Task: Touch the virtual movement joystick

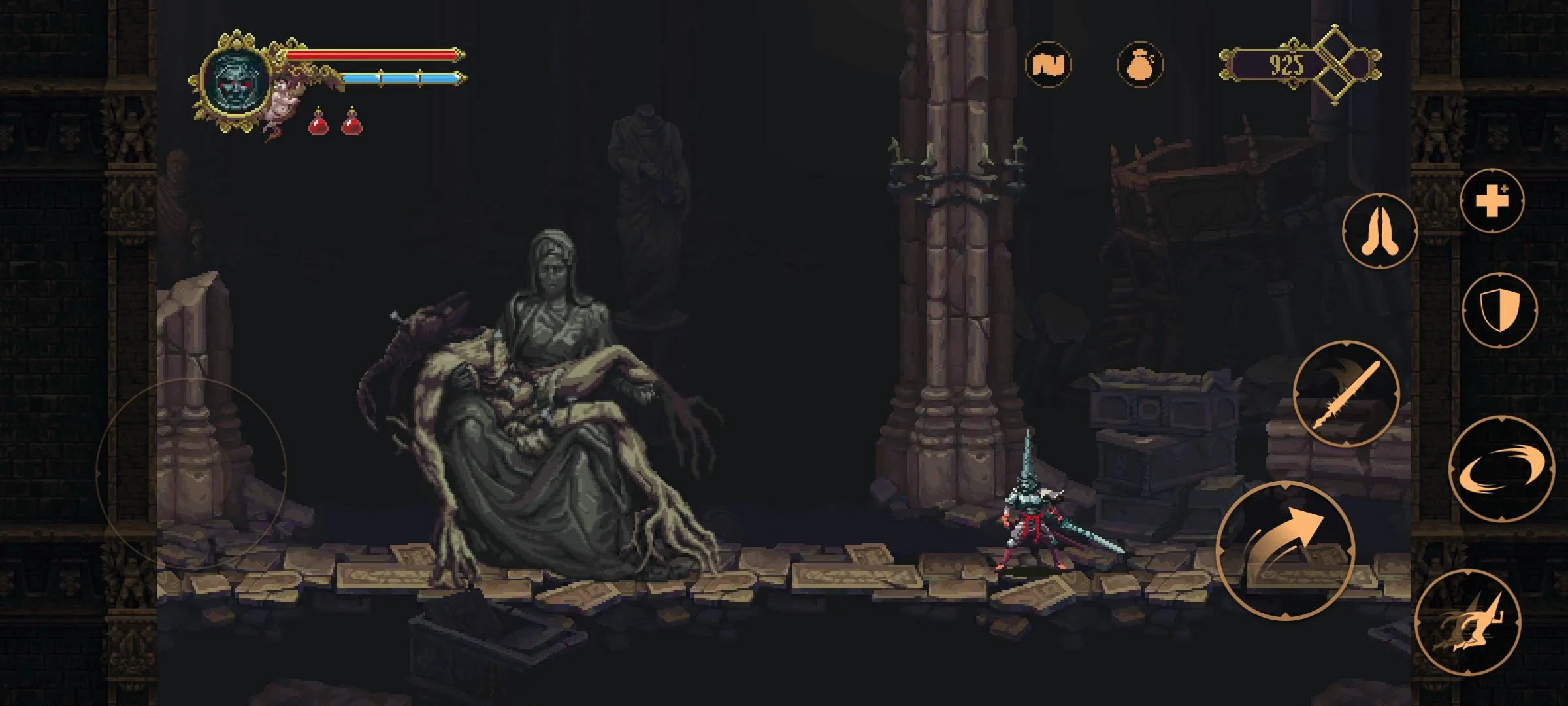Action: 191,471
